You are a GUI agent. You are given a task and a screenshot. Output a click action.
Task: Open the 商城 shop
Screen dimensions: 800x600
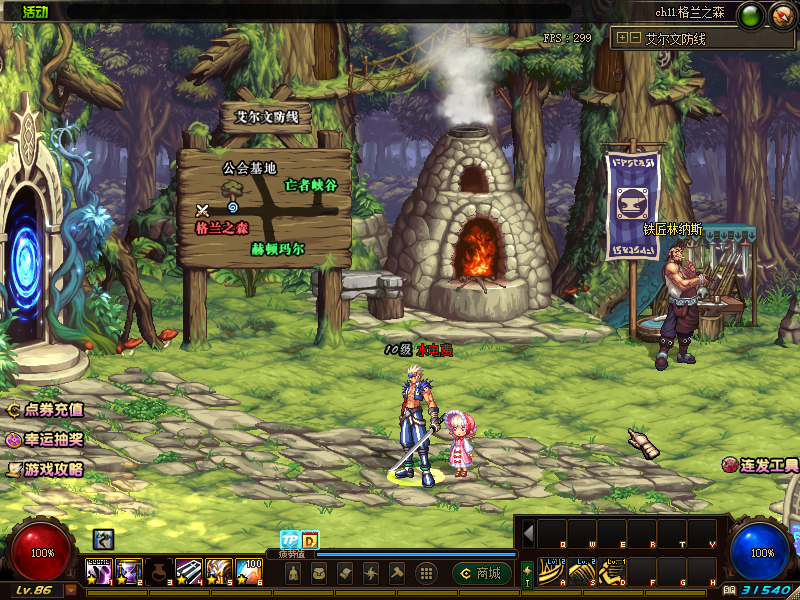point(478,573)
